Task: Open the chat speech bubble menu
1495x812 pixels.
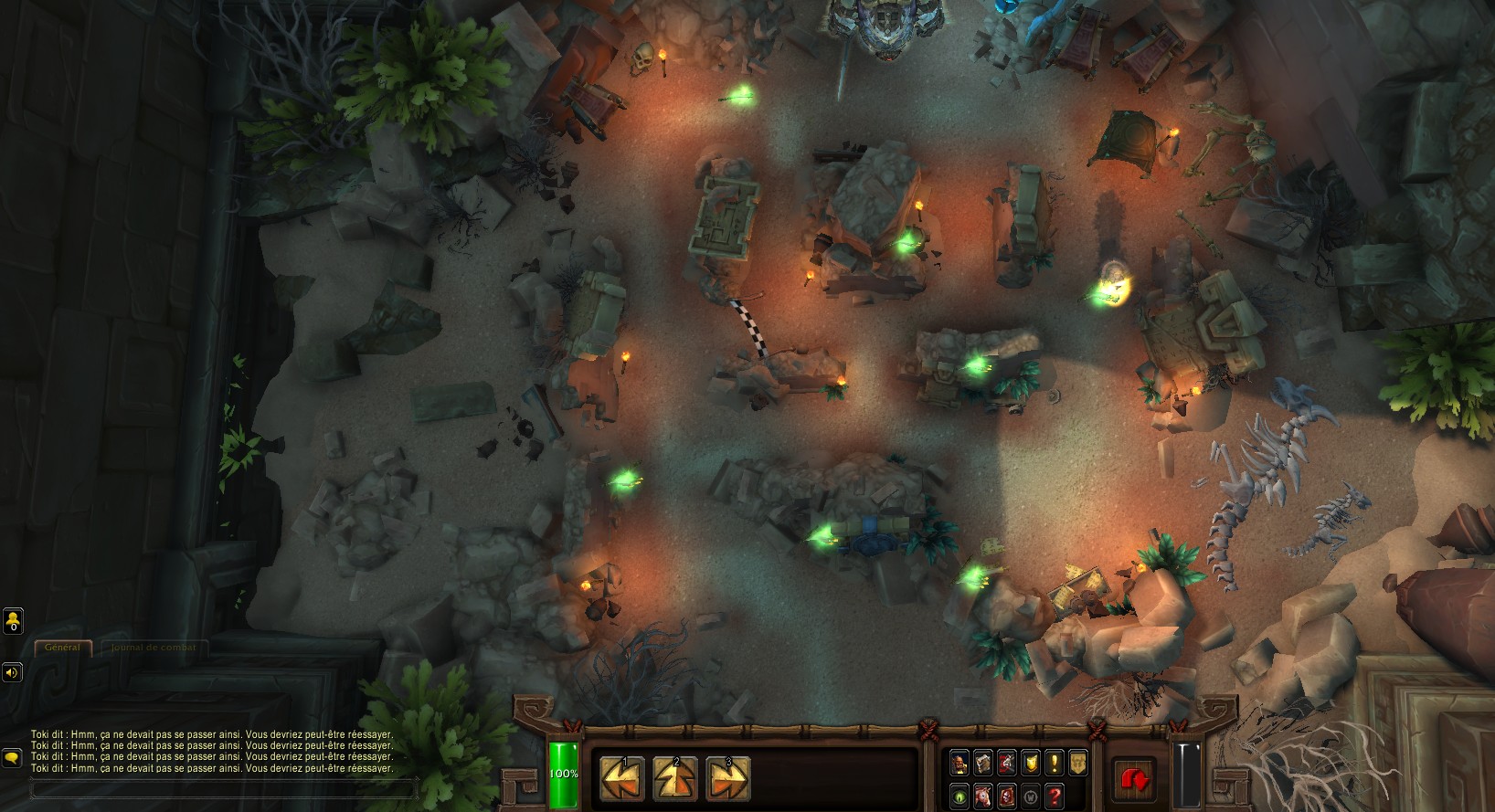Action: tap(13, 758)
